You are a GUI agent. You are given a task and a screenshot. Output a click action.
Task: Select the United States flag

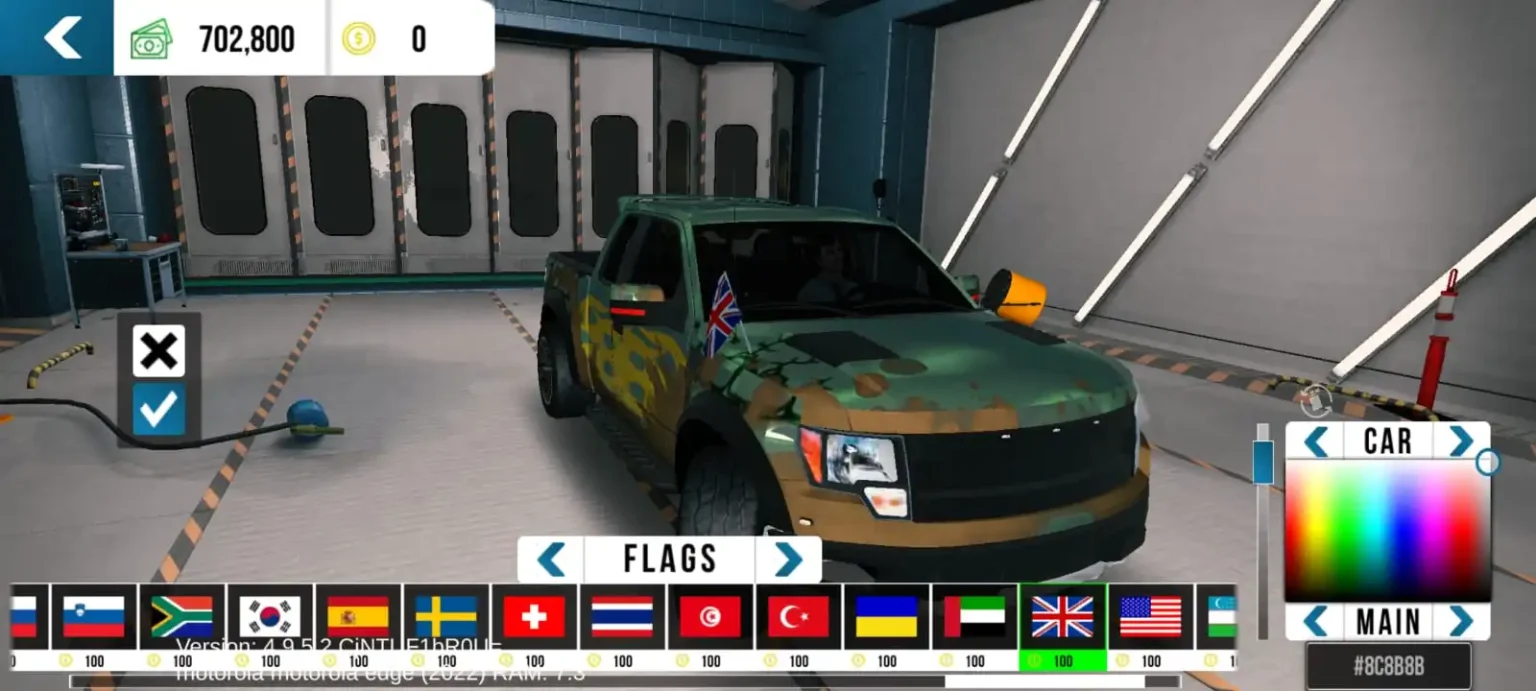coord(1150,617)
